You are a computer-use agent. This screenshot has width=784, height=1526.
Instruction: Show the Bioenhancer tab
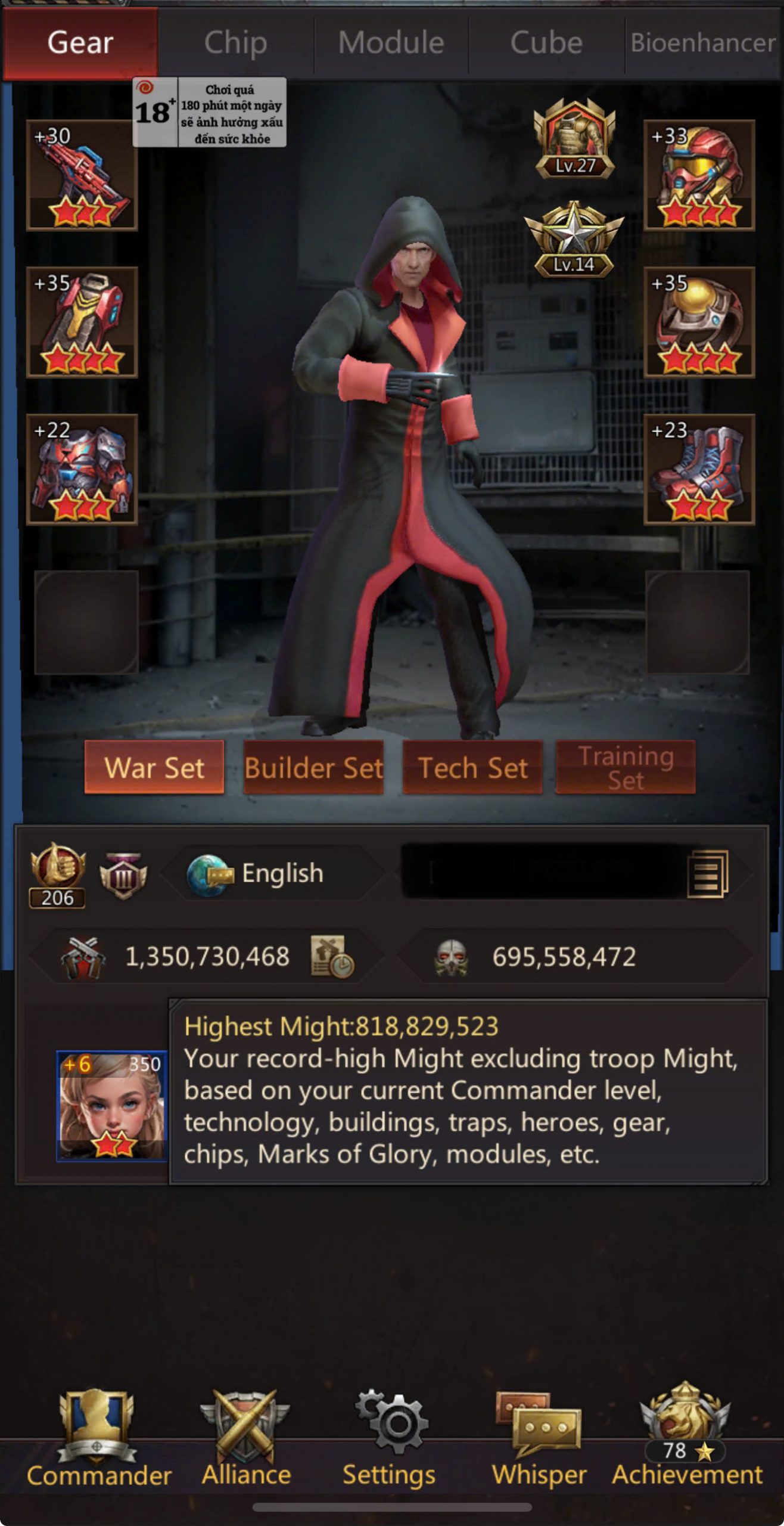pyautogui.click(x=703, y=43)
